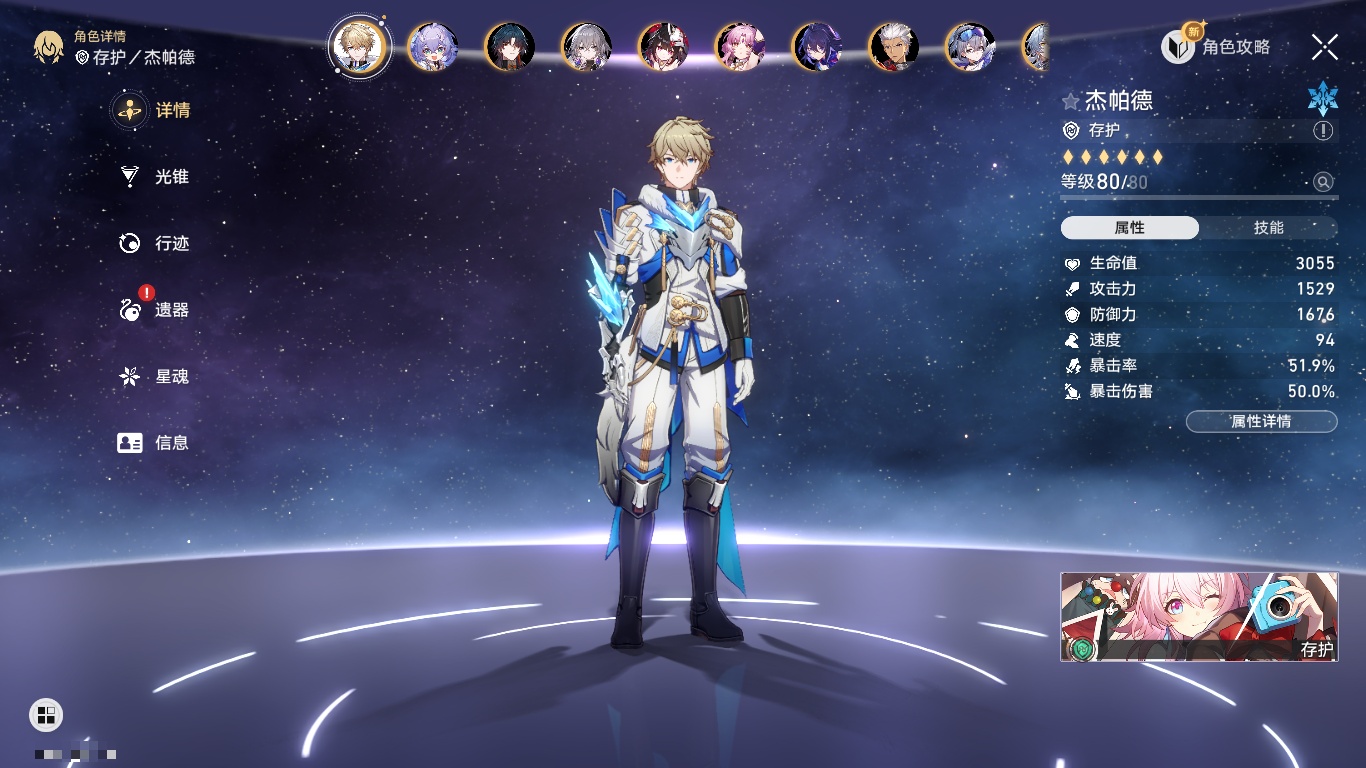The image size is (1366, 768).
Task: Click the exclamation info icon beside 存护
Action: click(x=1323, y=131)
